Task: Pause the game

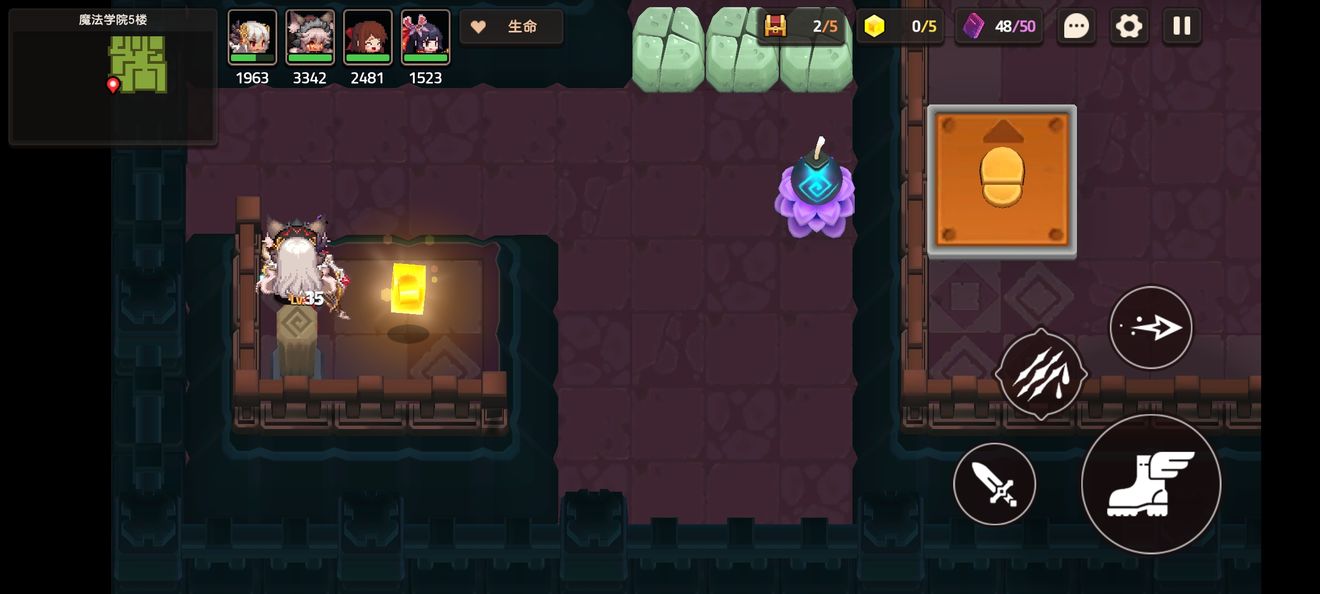Action: (1182, 26)
